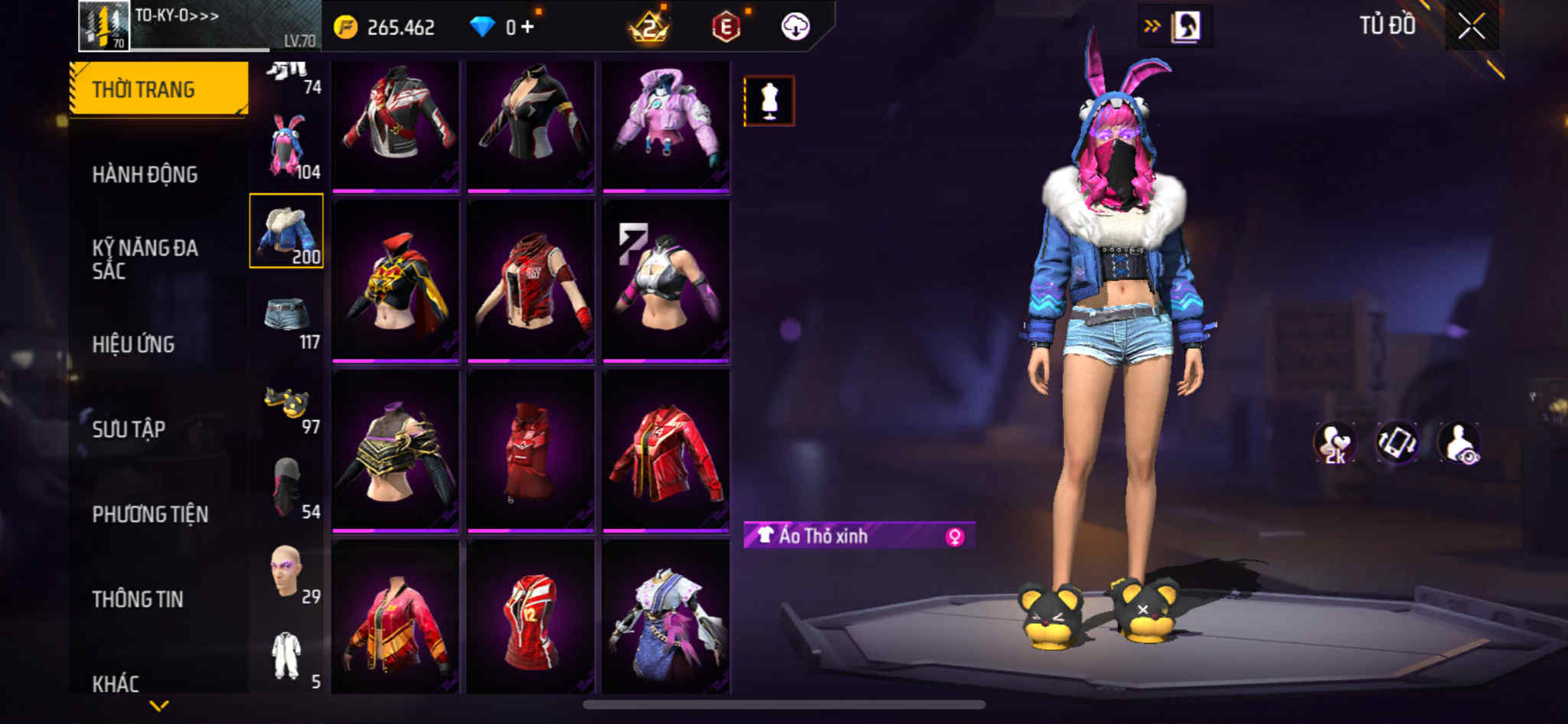Viewport: 1568px width, 724px height.
Task: Switch to KỸ NĂNG ĐA SẮC section
Action: click(145, 259)
